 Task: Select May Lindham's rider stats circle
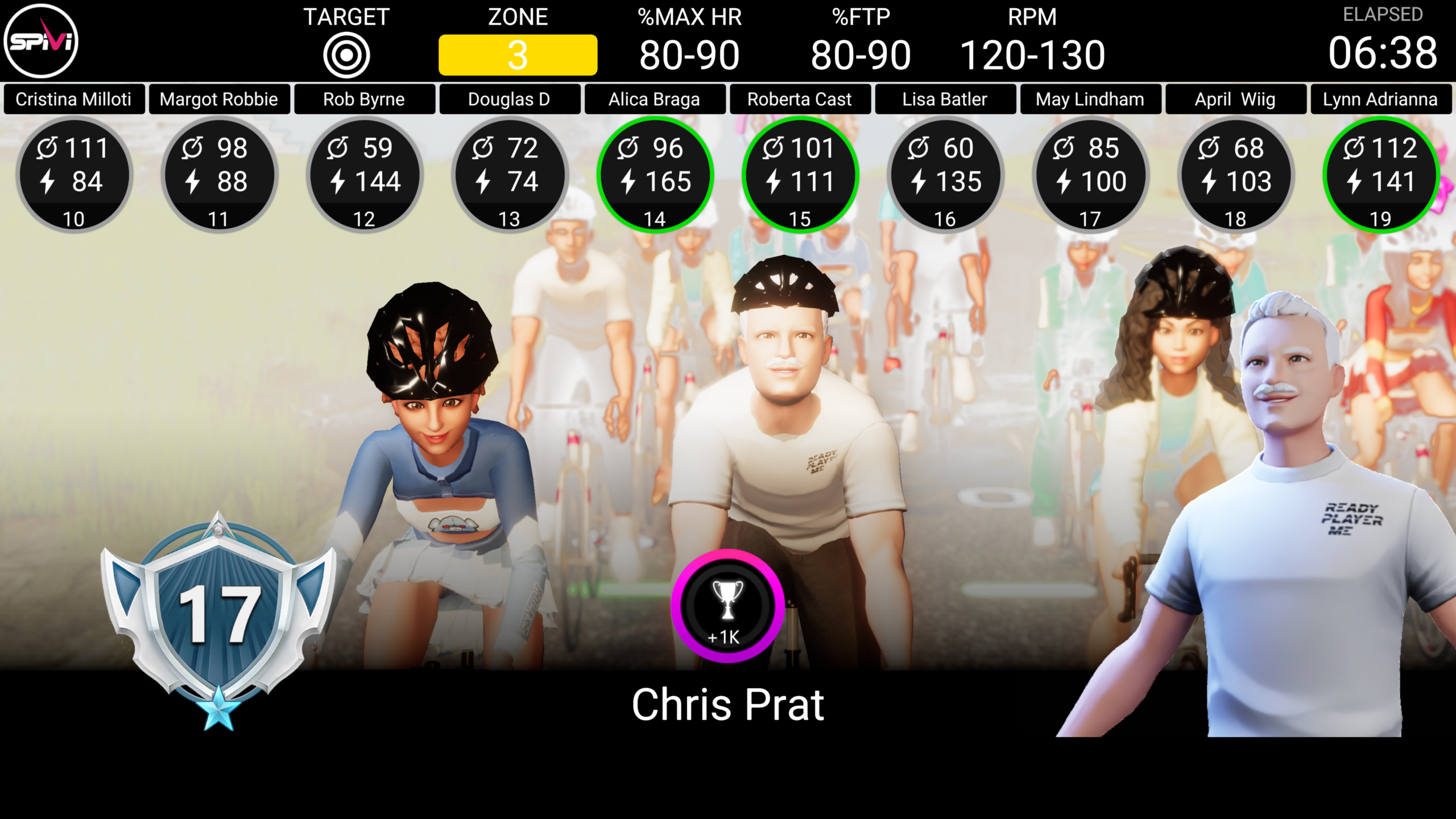point(1090,175)
